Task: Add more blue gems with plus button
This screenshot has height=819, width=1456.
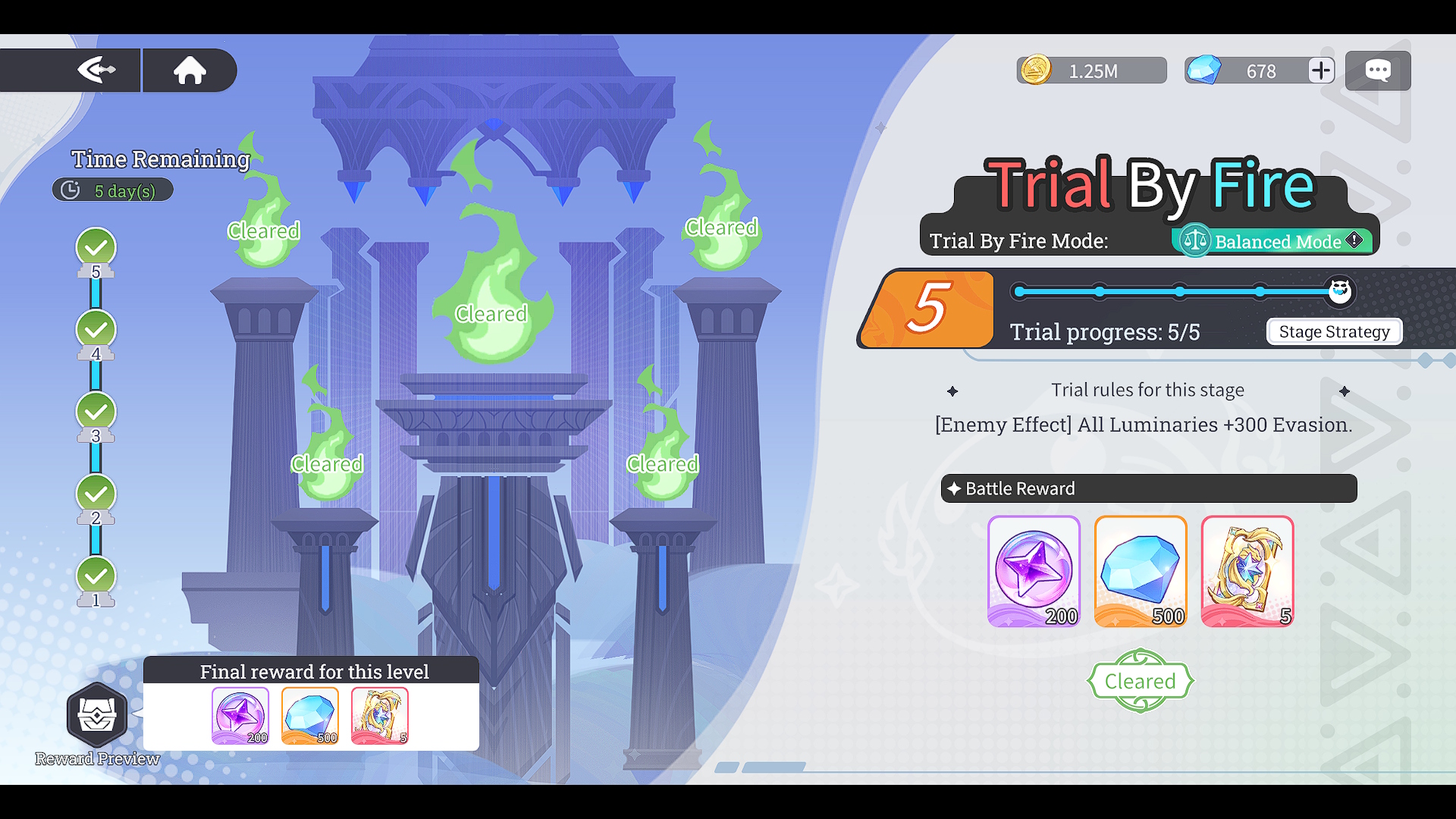Action: click(x=1321, y=71)
